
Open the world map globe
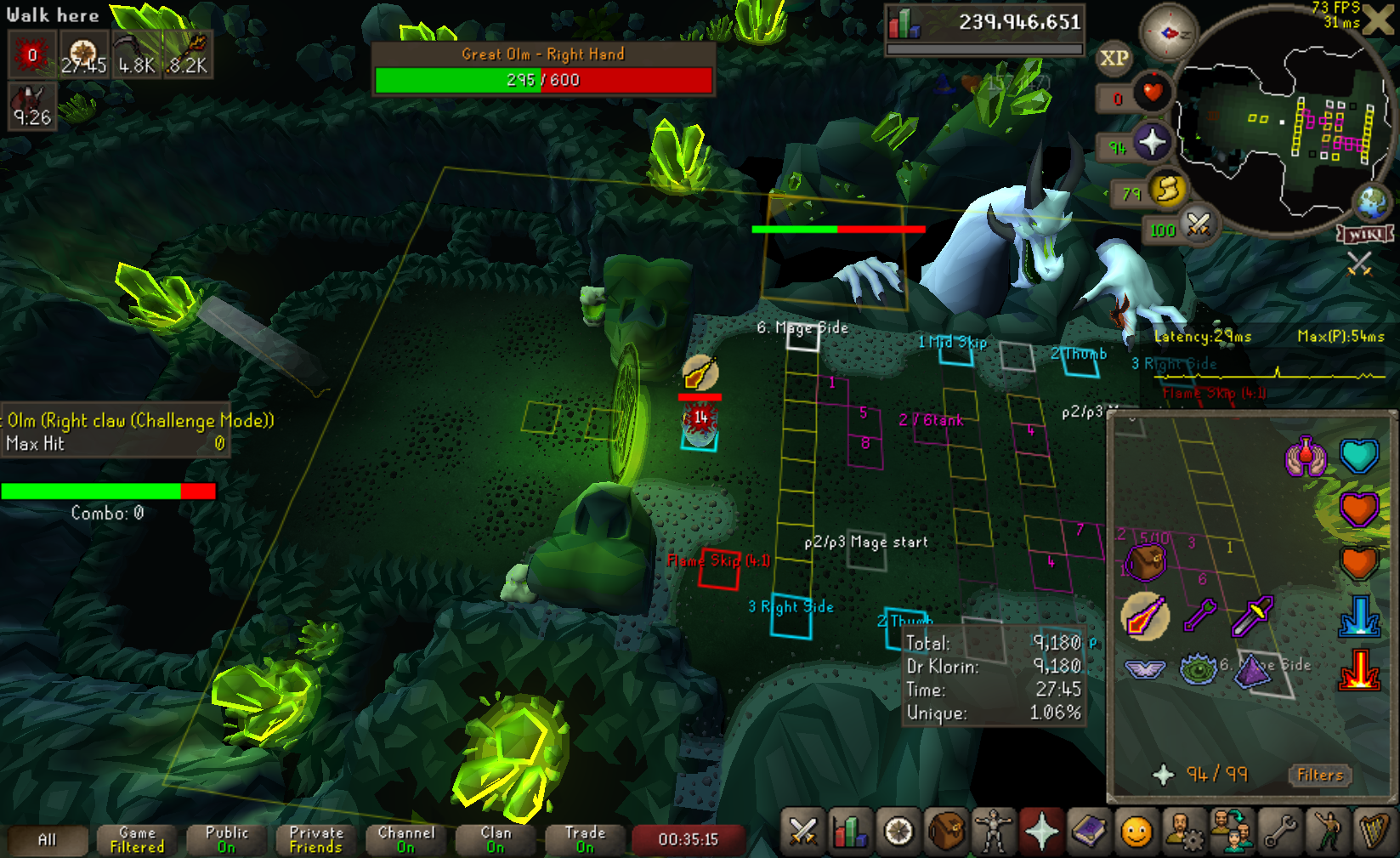[1372, 202]
